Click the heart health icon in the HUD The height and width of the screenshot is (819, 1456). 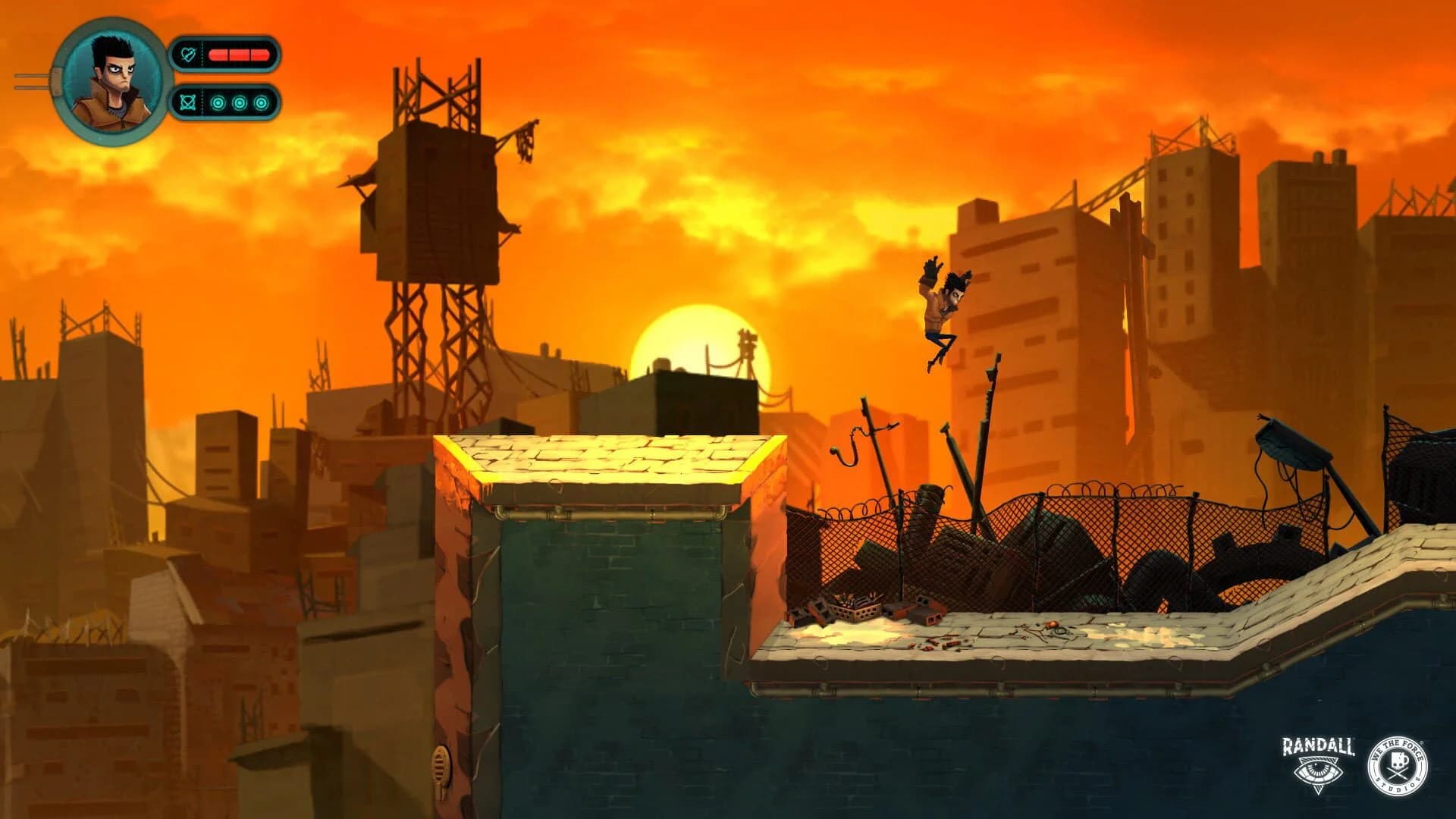point(188,54)
